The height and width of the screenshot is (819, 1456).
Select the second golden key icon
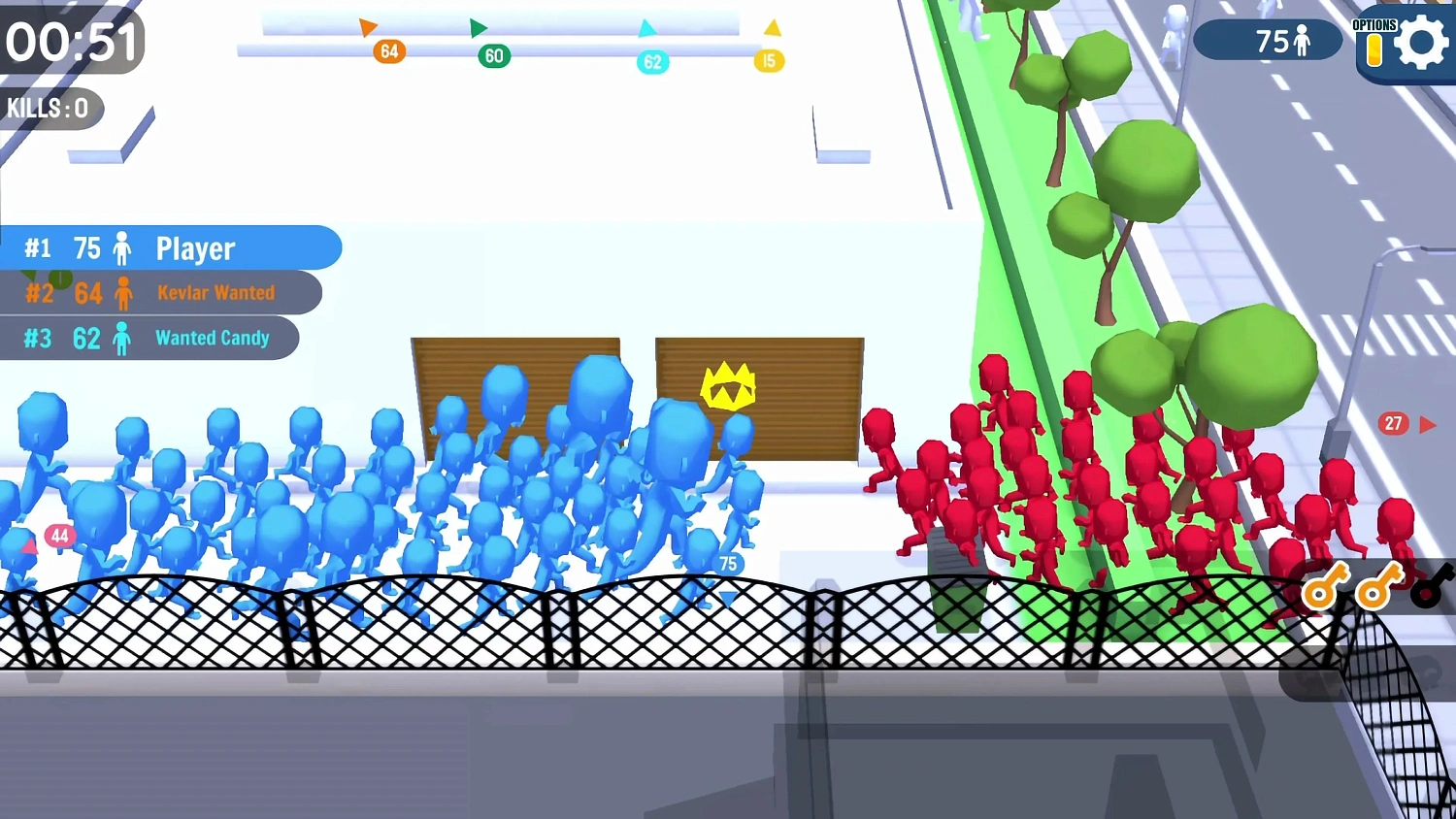coord(1379,588)
